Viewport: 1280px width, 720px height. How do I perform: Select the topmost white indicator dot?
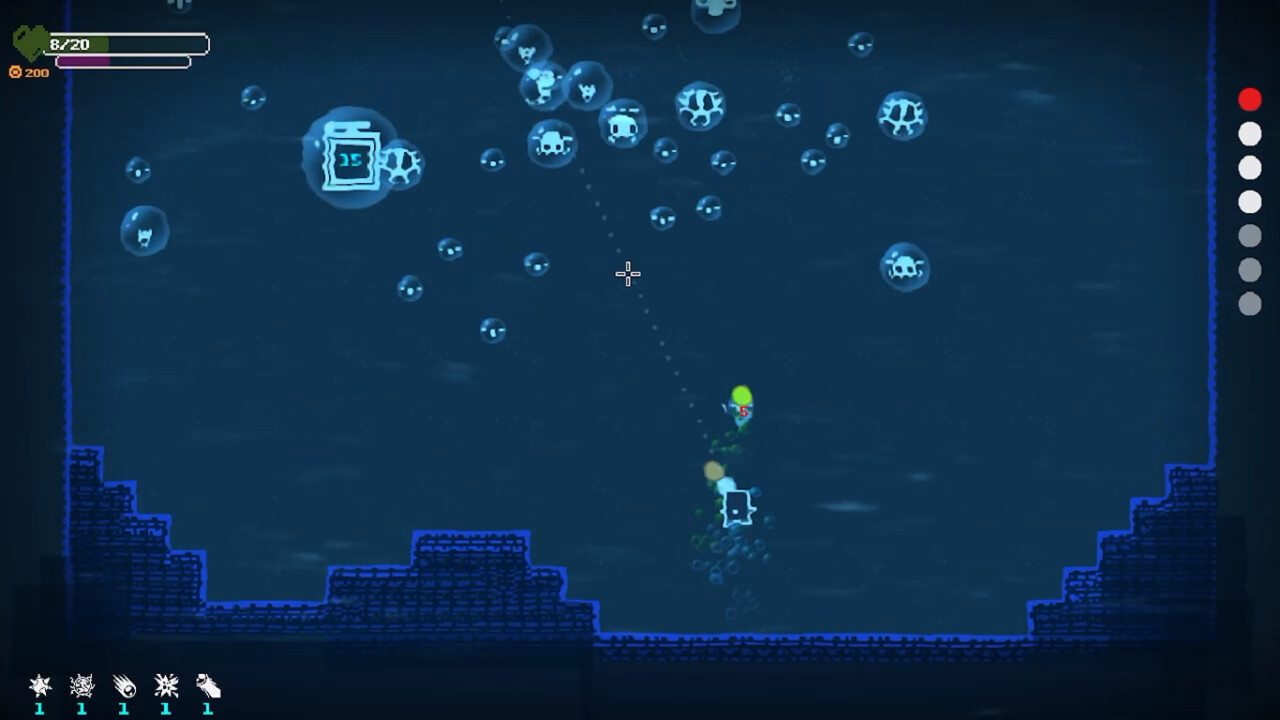1250,133
